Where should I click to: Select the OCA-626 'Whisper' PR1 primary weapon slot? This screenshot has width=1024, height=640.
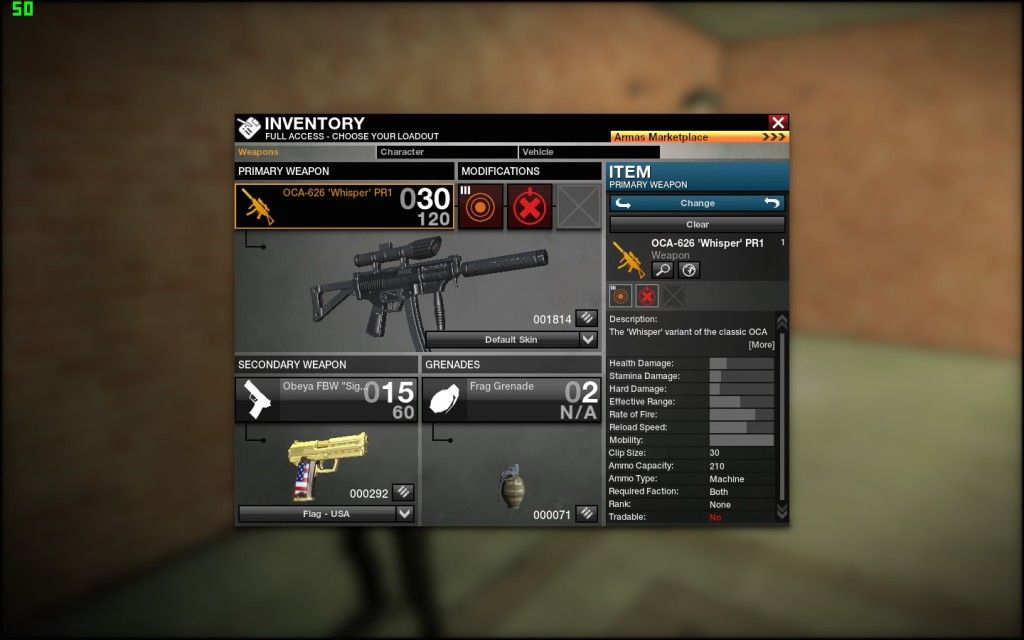coord(344,206)
